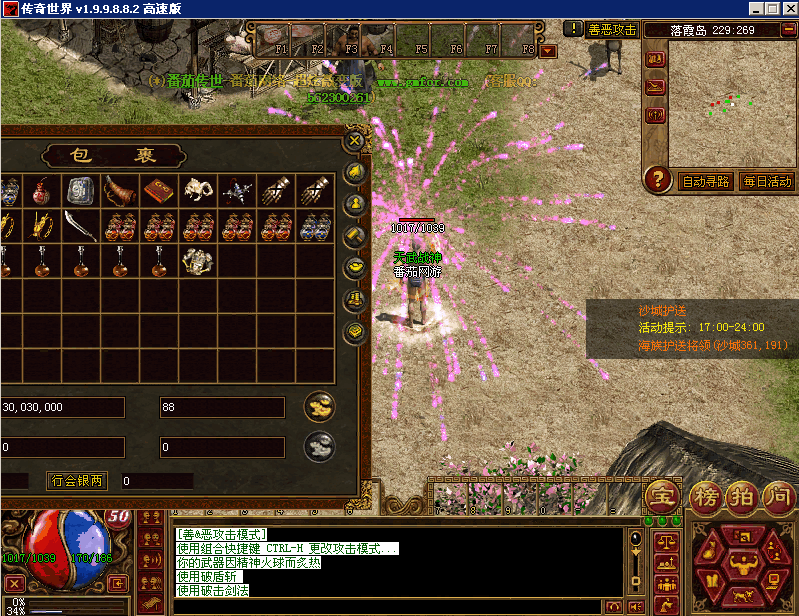Select the red book item in bag
The image size is (799, 616).
tap(158, 190)
